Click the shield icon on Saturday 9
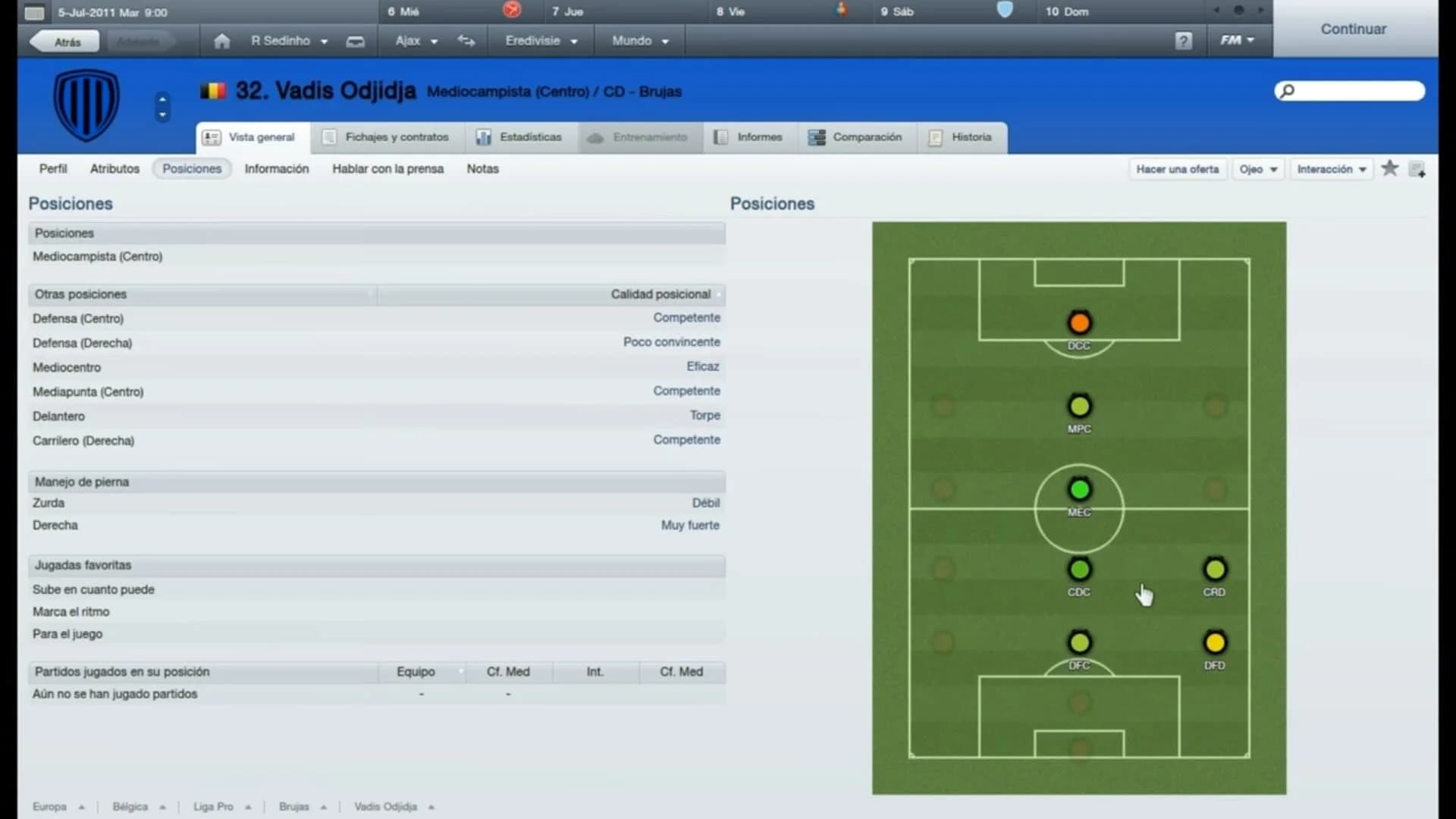 click(1006, 11)
